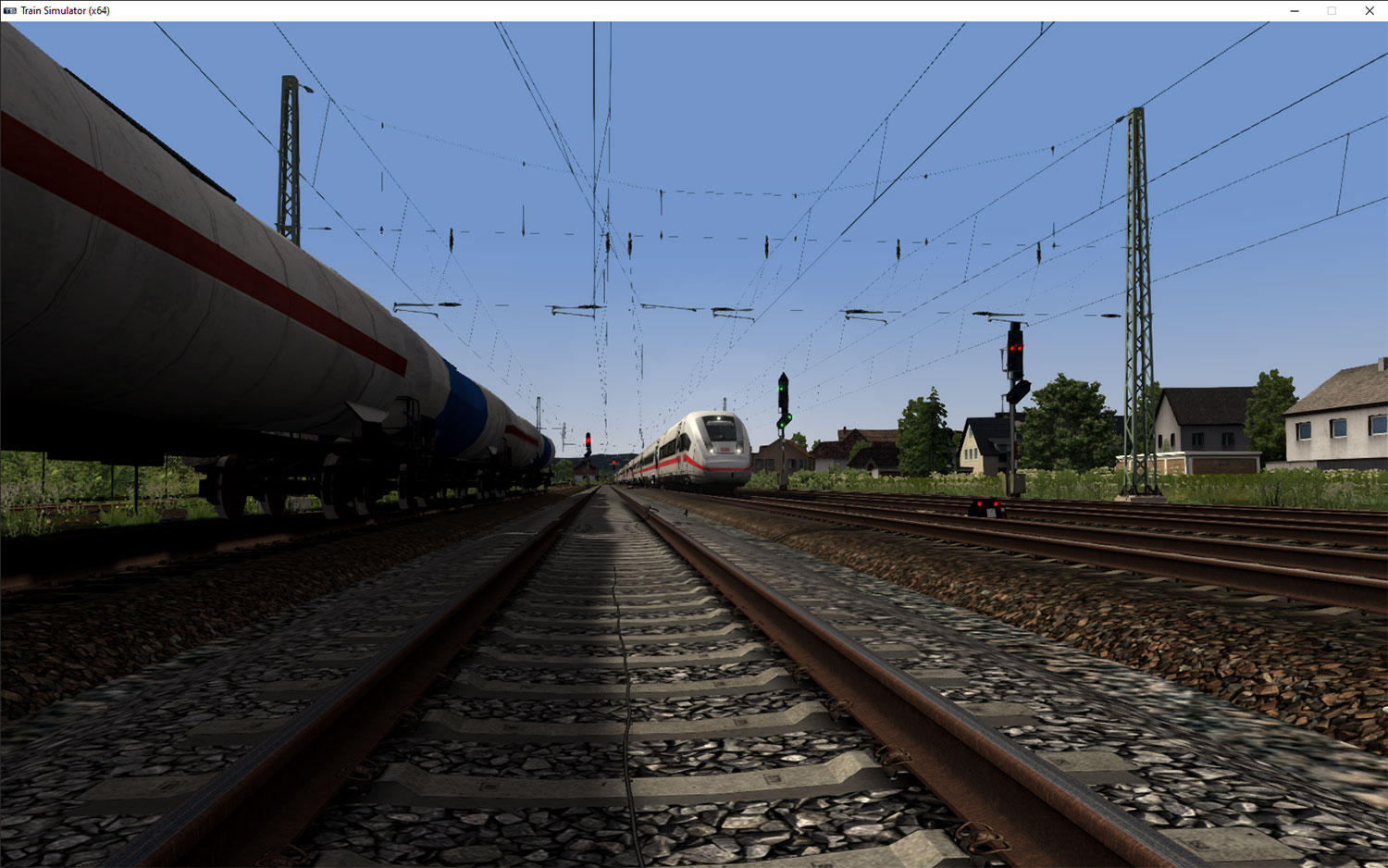Click the DB logo on the ICE train nose
The height and width of the screenshot is (868, 1388).
724,448
